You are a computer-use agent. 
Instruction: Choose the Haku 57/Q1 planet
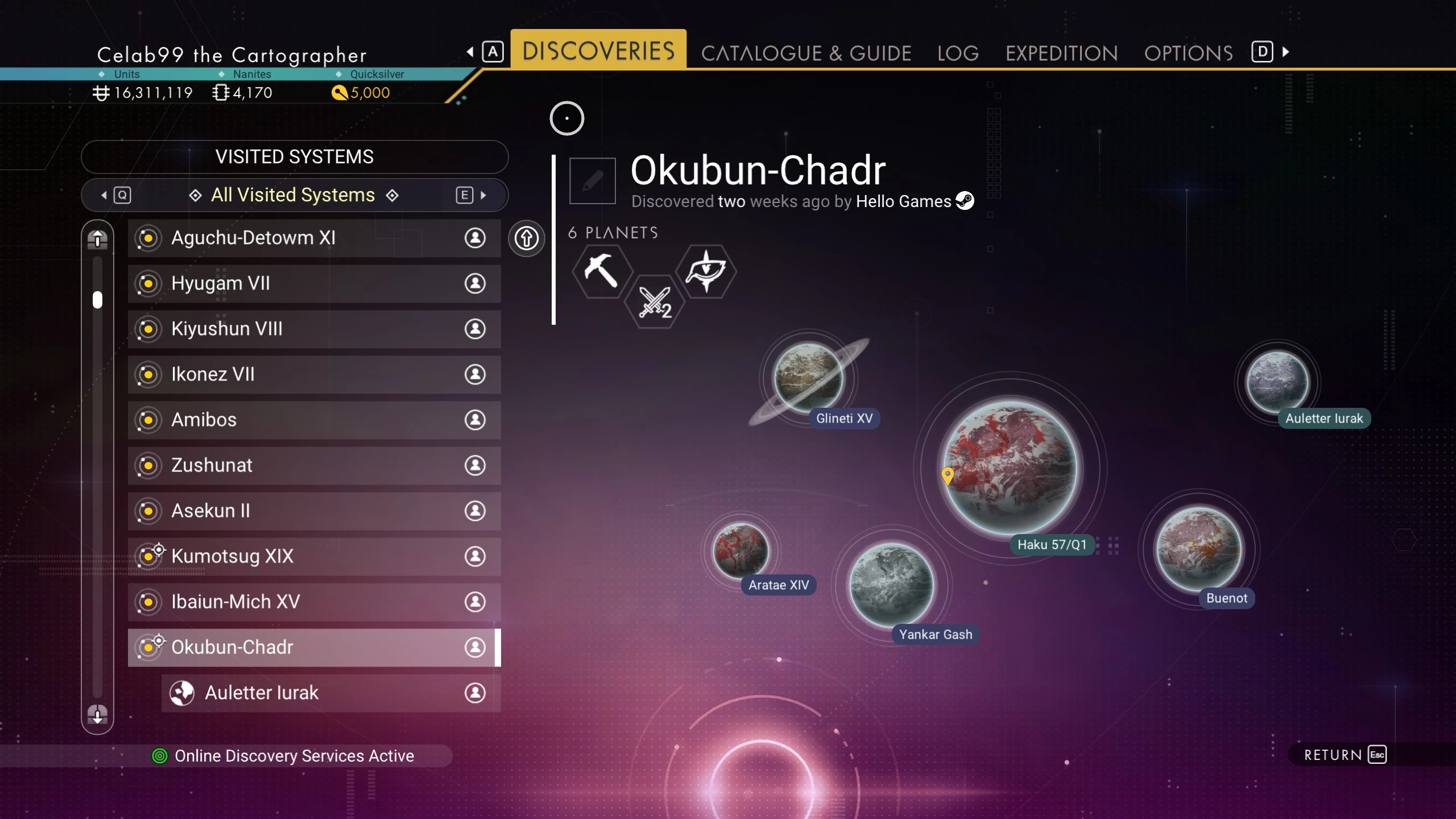(x=1011, y=468)
